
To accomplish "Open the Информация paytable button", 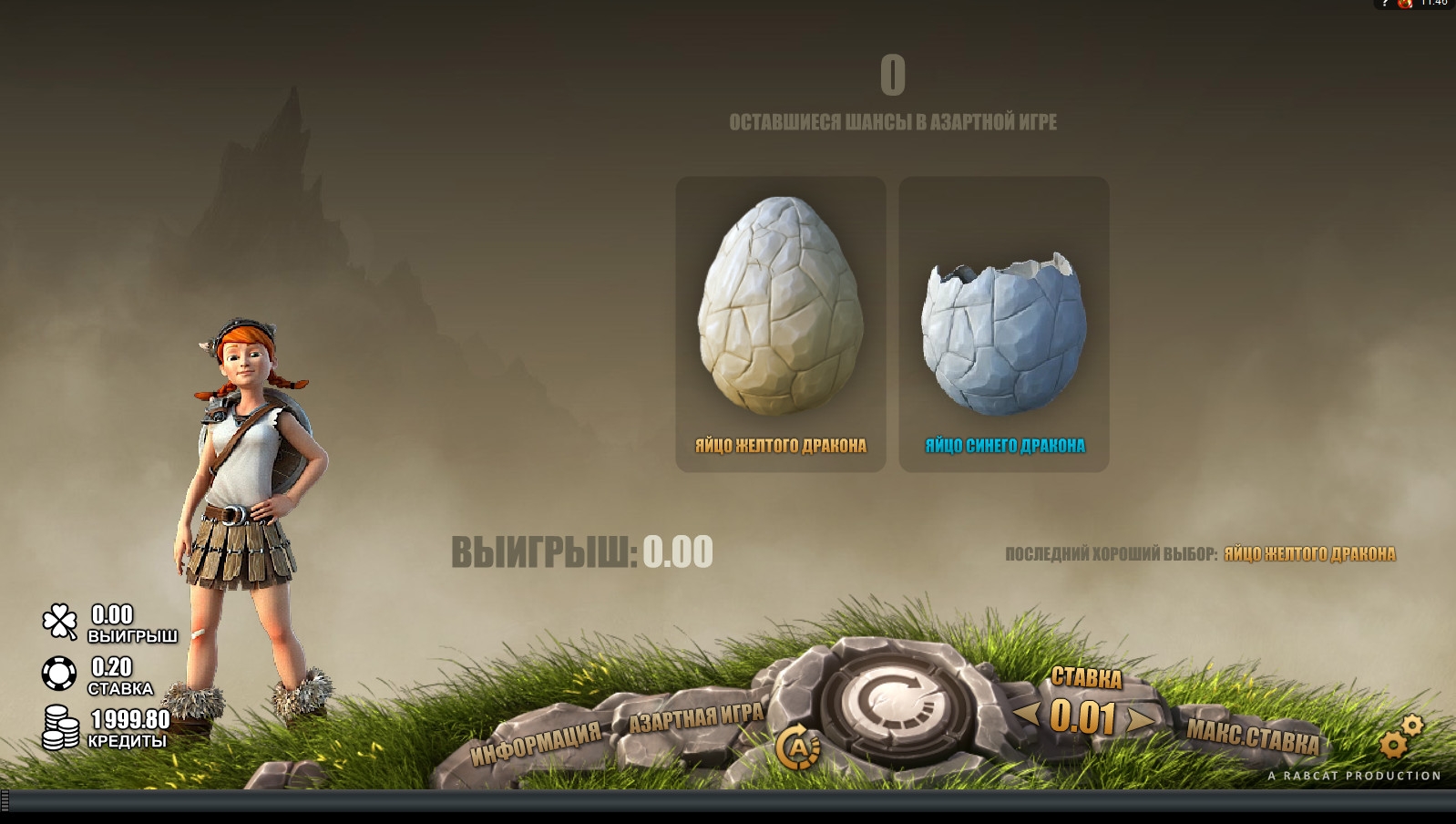I will tap(535, 743).
